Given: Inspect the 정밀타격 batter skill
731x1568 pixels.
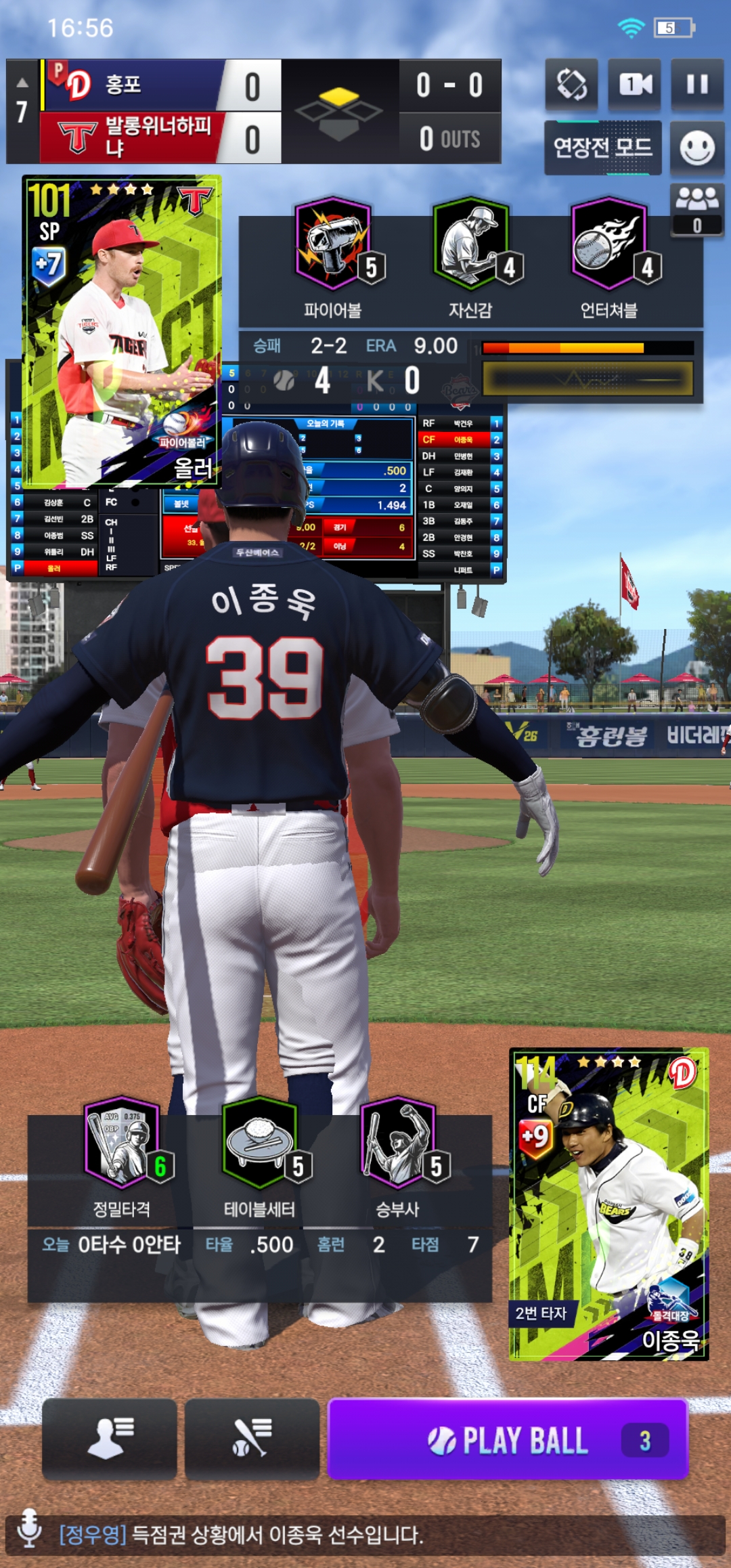Looking at the screenshot, I should [123, 1144].
